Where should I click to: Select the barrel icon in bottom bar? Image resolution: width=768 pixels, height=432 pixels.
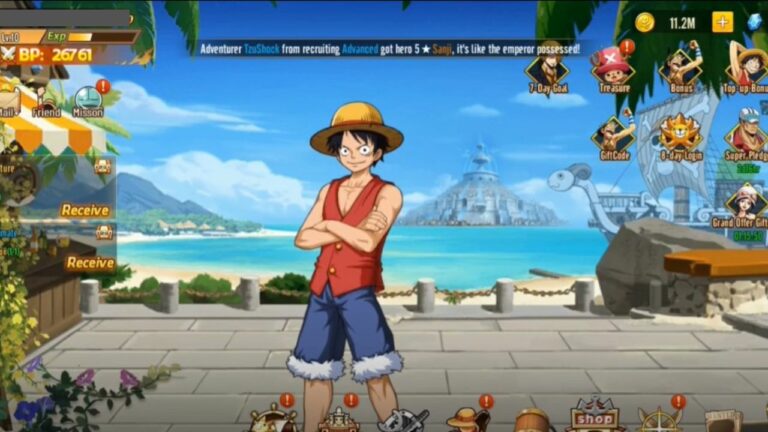click(x=531, y=420)
